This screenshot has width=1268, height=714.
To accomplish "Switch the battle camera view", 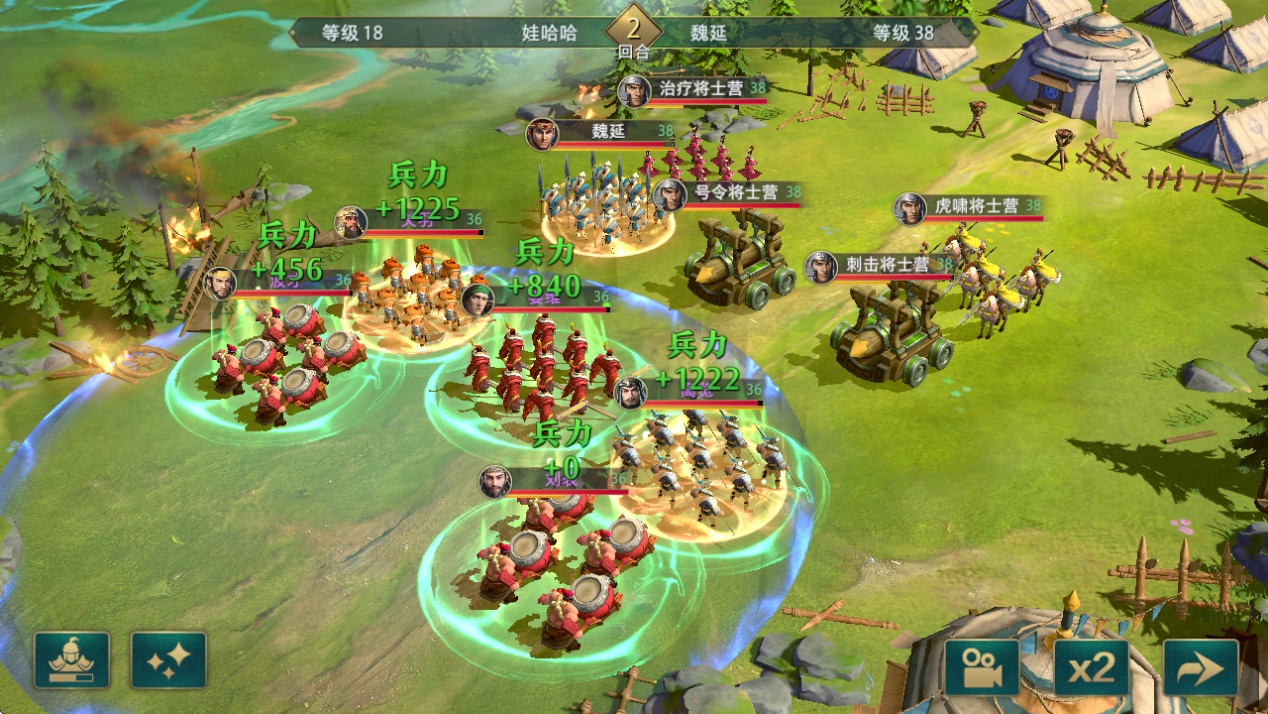I will (982, 668).
